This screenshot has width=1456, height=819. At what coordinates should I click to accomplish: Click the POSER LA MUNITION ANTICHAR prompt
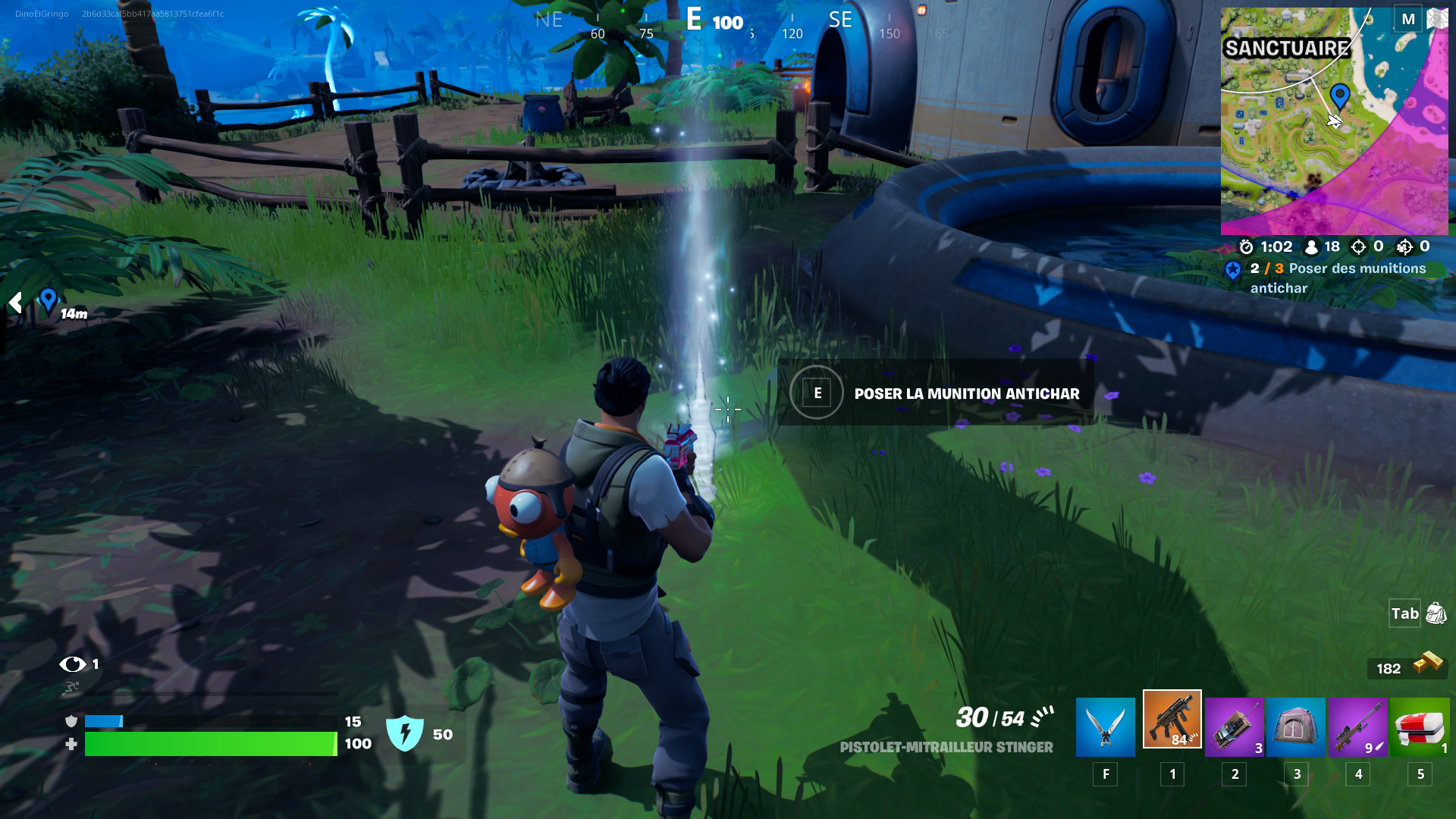tap(966, 394)
